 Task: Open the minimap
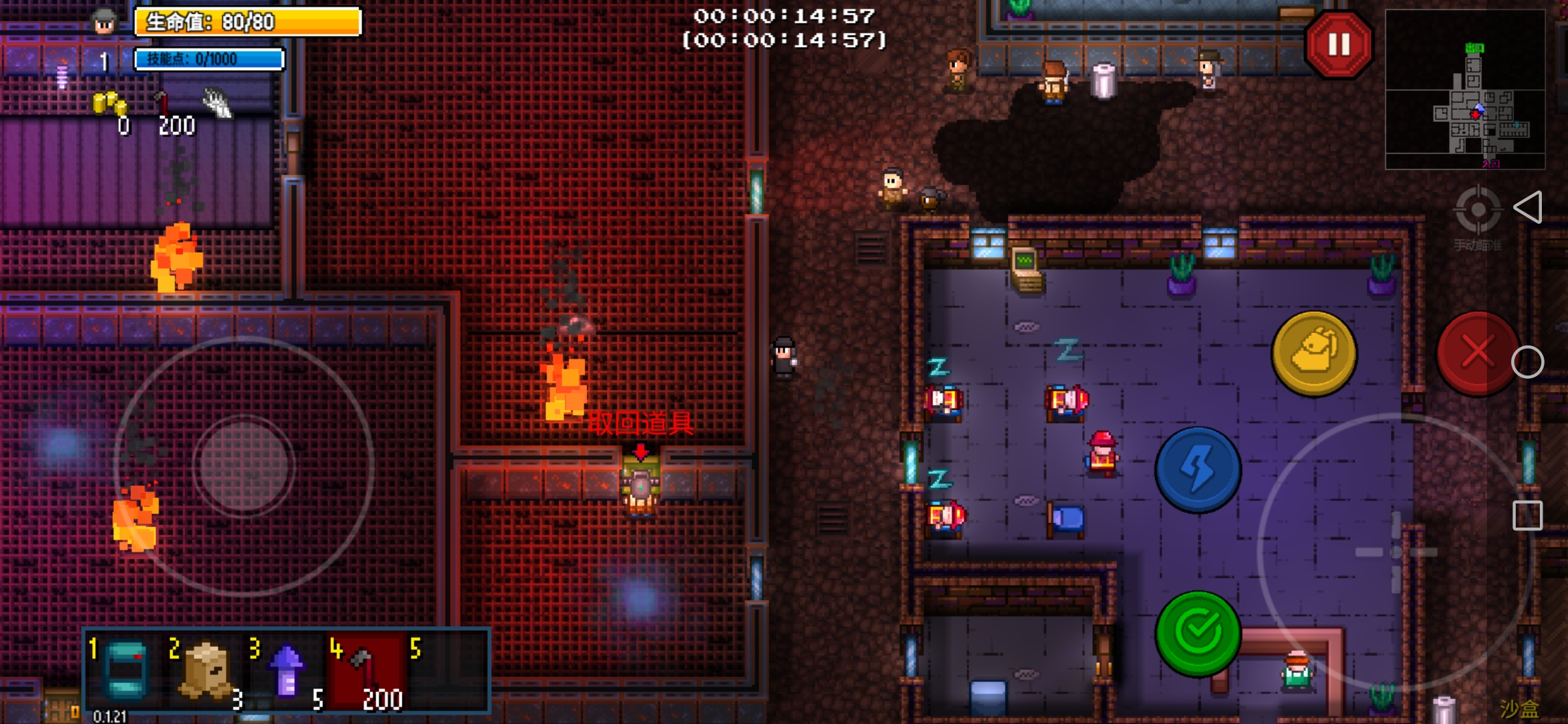tap(1465, 89)
